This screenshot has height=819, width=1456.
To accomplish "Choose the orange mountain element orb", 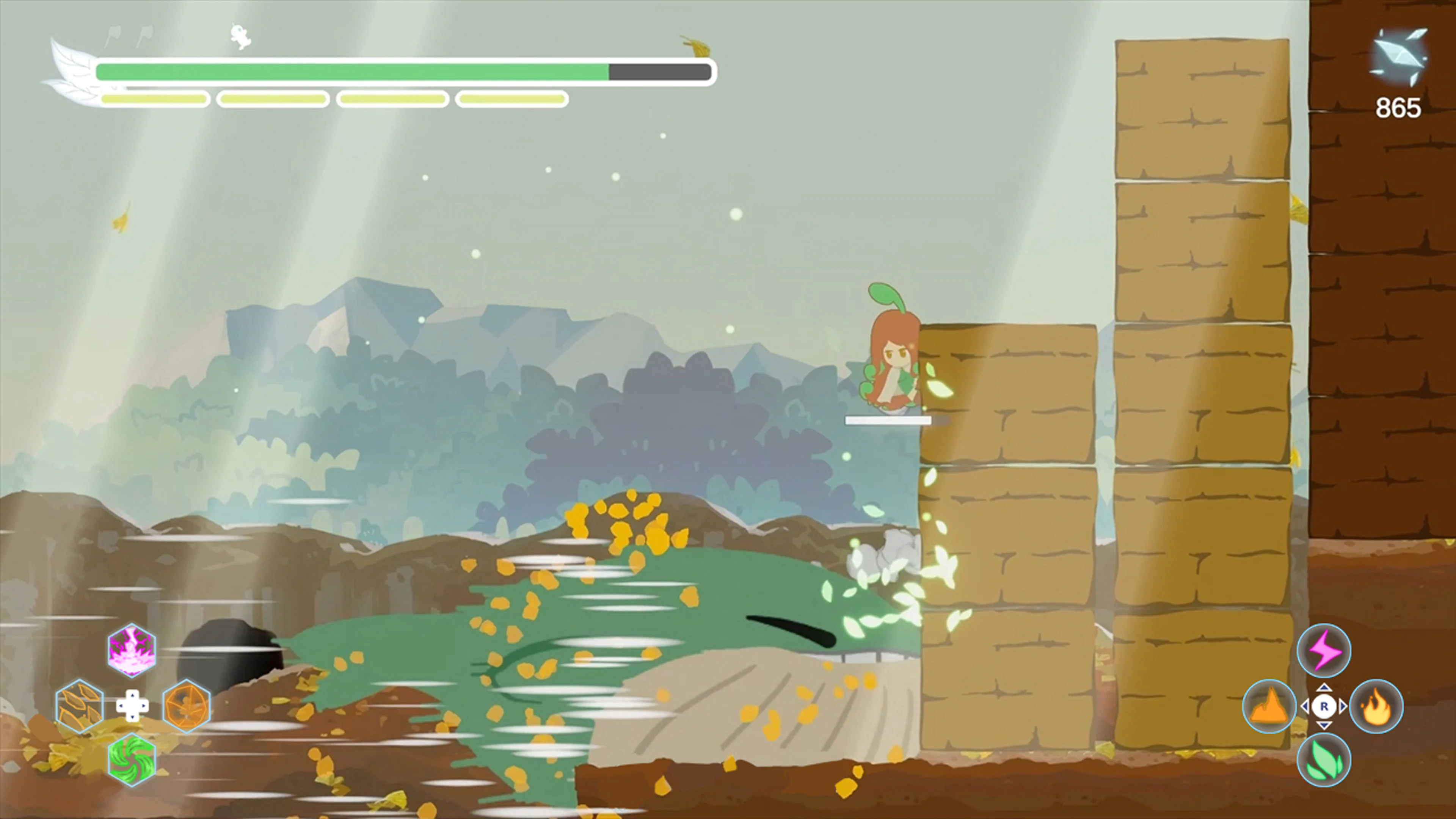I will point(1269,705).
